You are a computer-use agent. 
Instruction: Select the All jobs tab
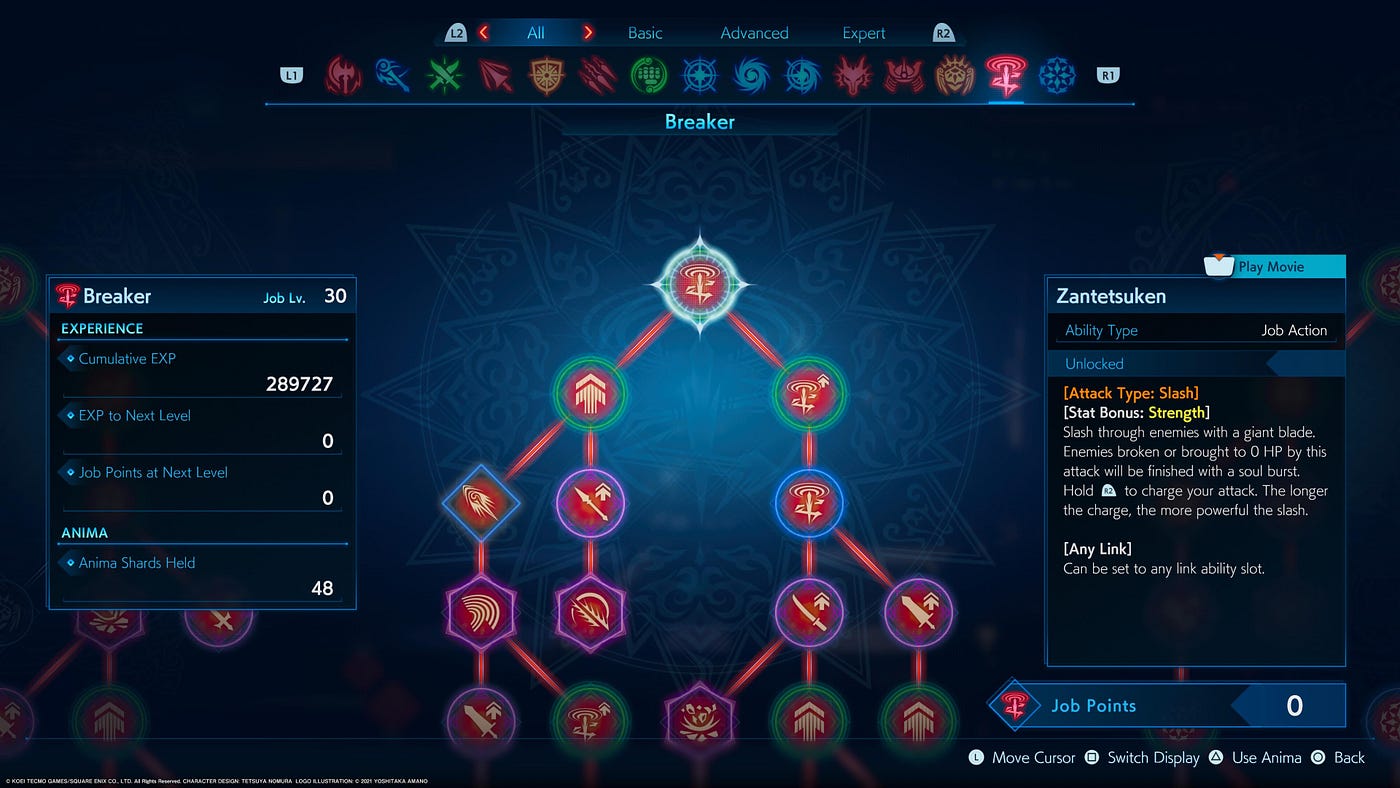[536, 33]
